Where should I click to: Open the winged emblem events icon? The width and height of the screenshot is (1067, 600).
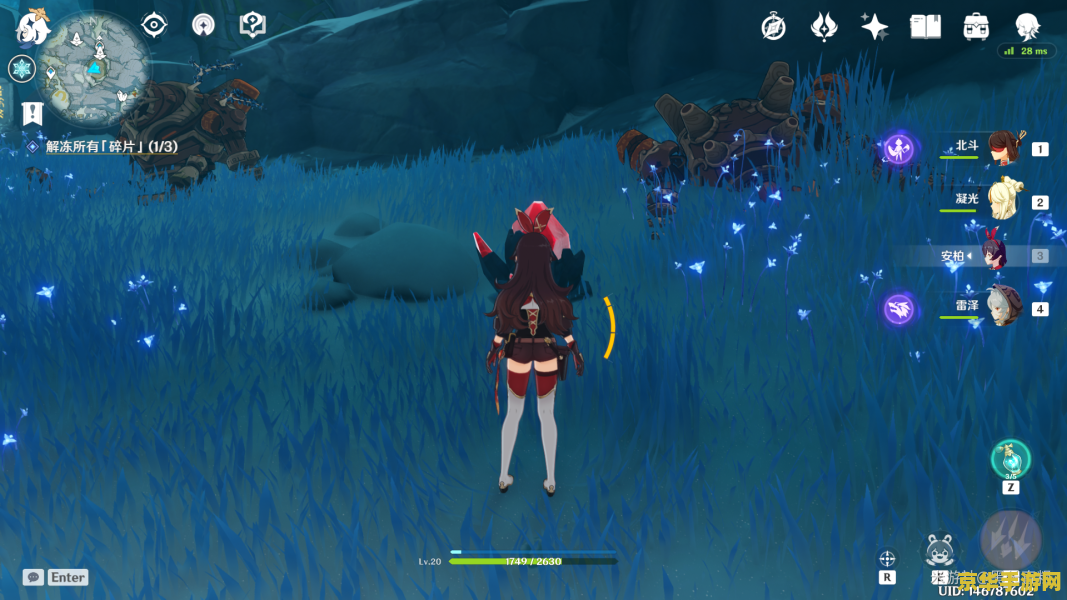pyautogui.click(x=824, y=26)
